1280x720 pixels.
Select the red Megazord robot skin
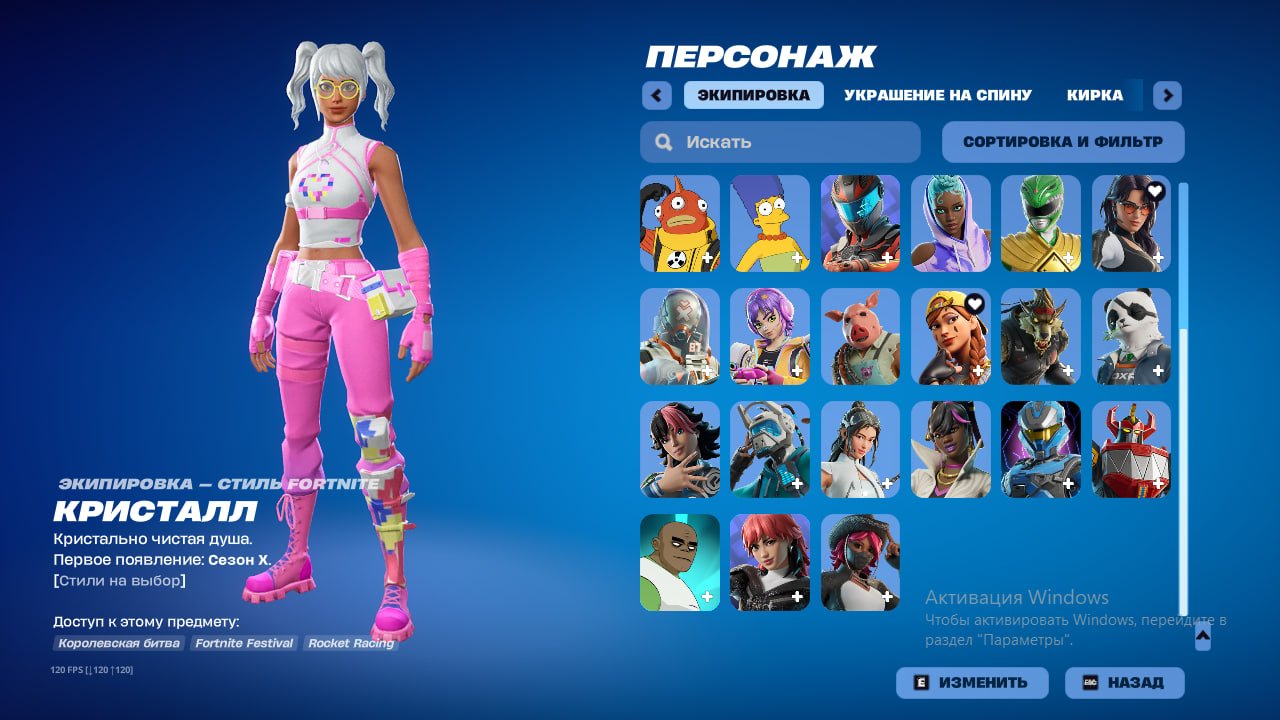tap(1130, 449)
